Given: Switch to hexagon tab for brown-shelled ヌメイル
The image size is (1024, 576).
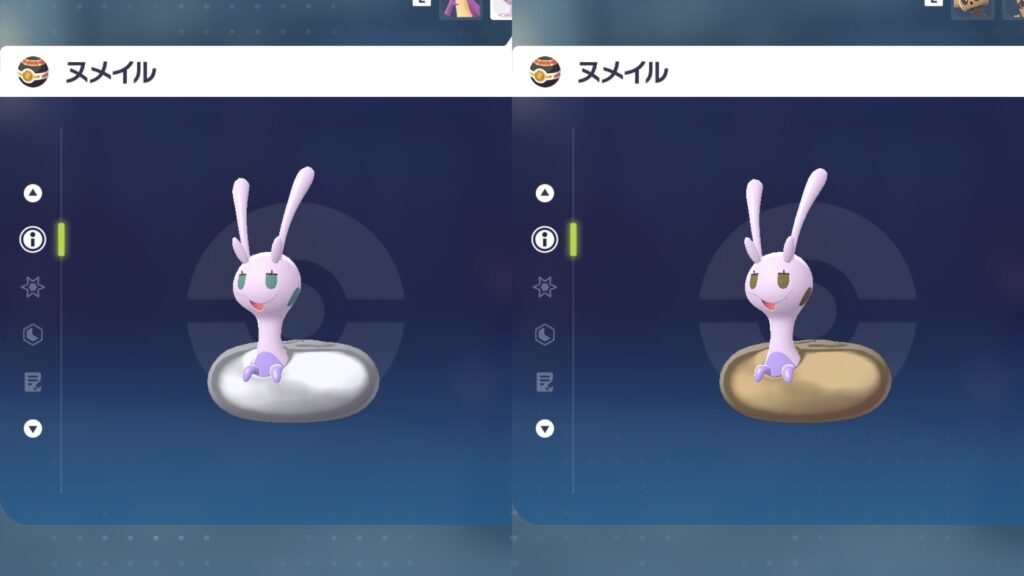Looking at the screenshot, I should click(545, 334).
